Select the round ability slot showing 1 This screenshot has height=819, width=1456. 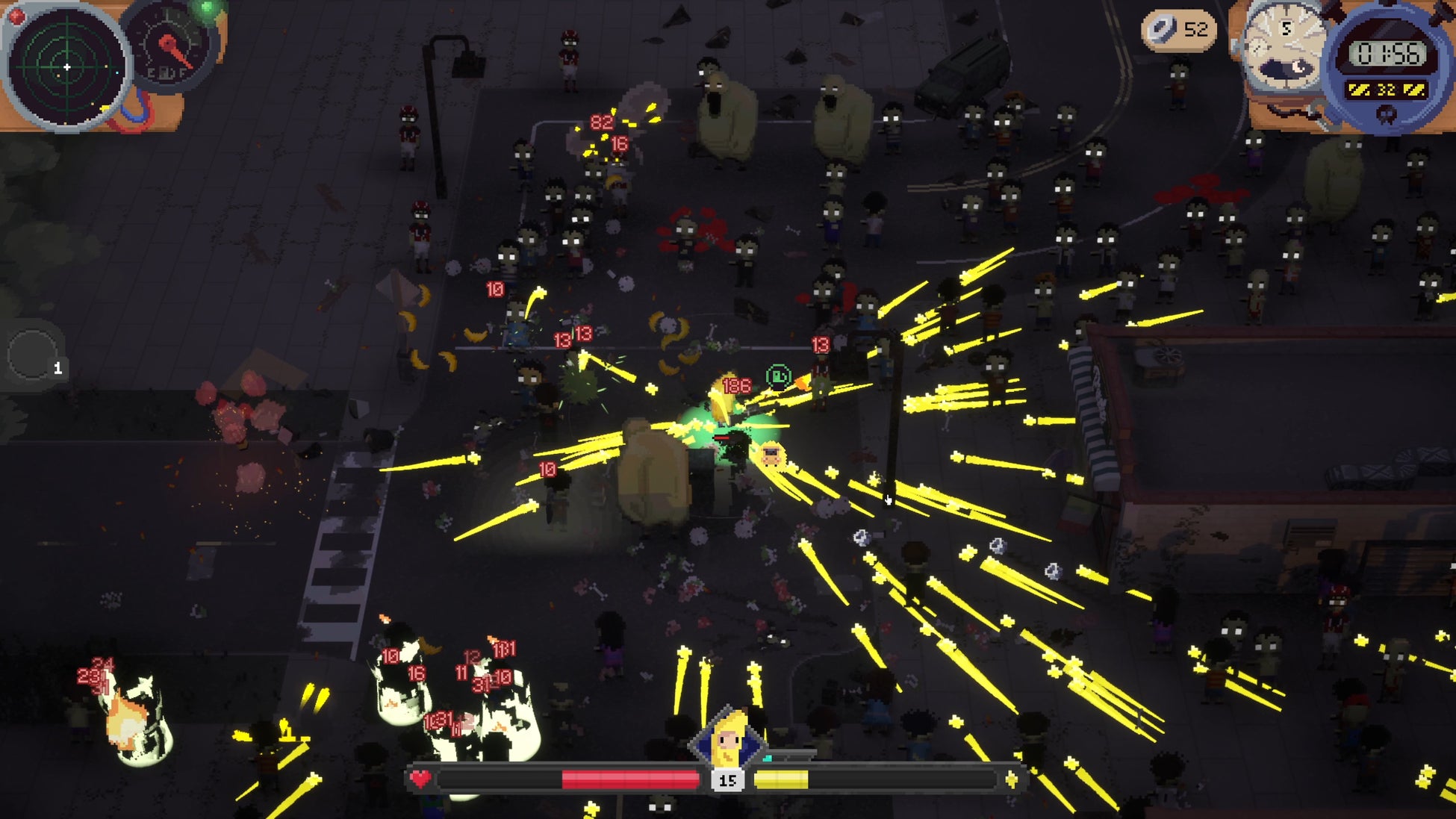(x=34, y=355)
